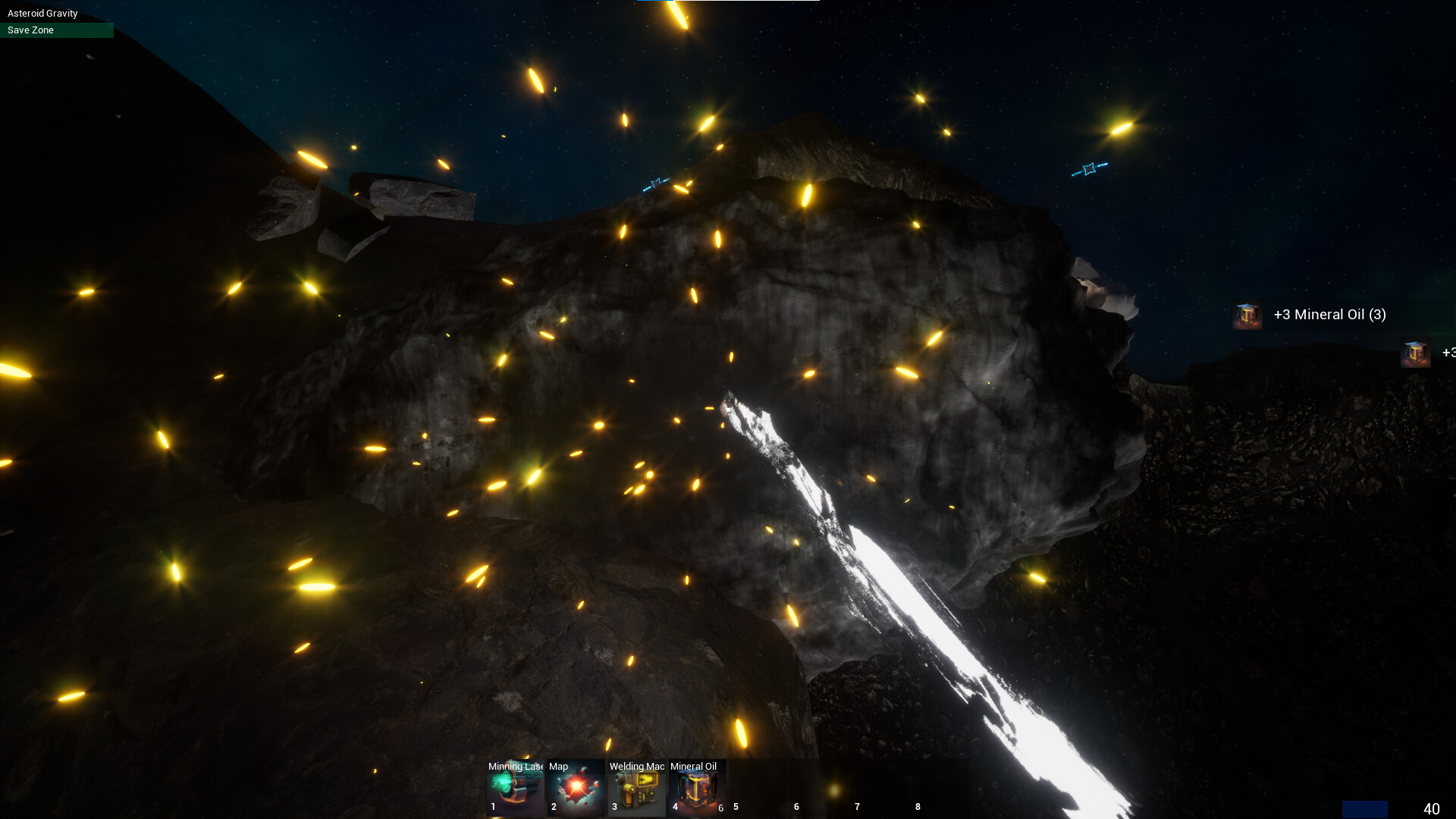The width and height of the screenshot is (1456, 819).
Task: Click the Mineral Oil pickup notification icon
Action: tap(1247, 315)
